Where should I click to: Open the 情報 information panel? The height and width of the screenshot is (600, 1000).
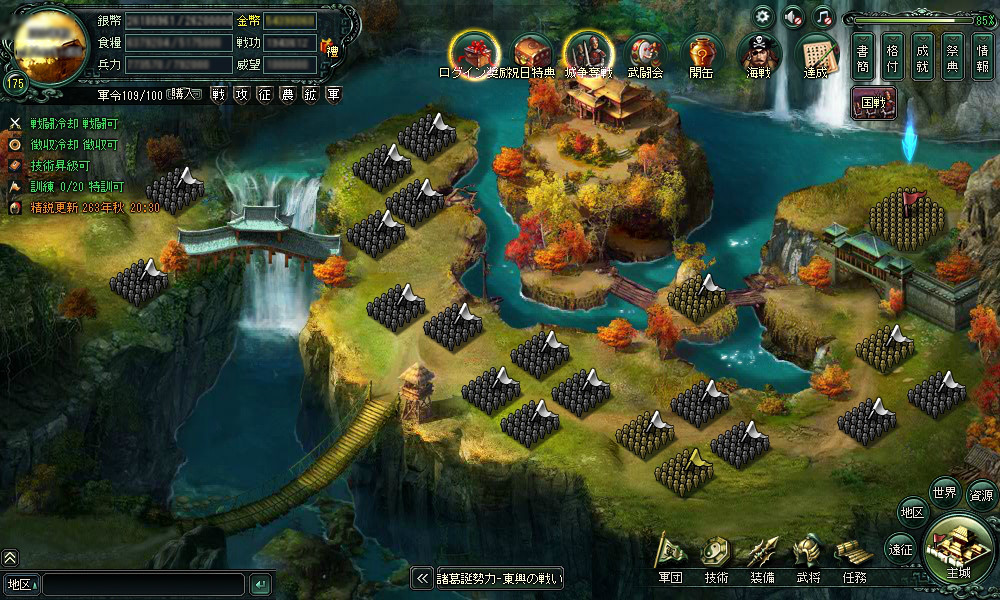[x=982, y=59]
